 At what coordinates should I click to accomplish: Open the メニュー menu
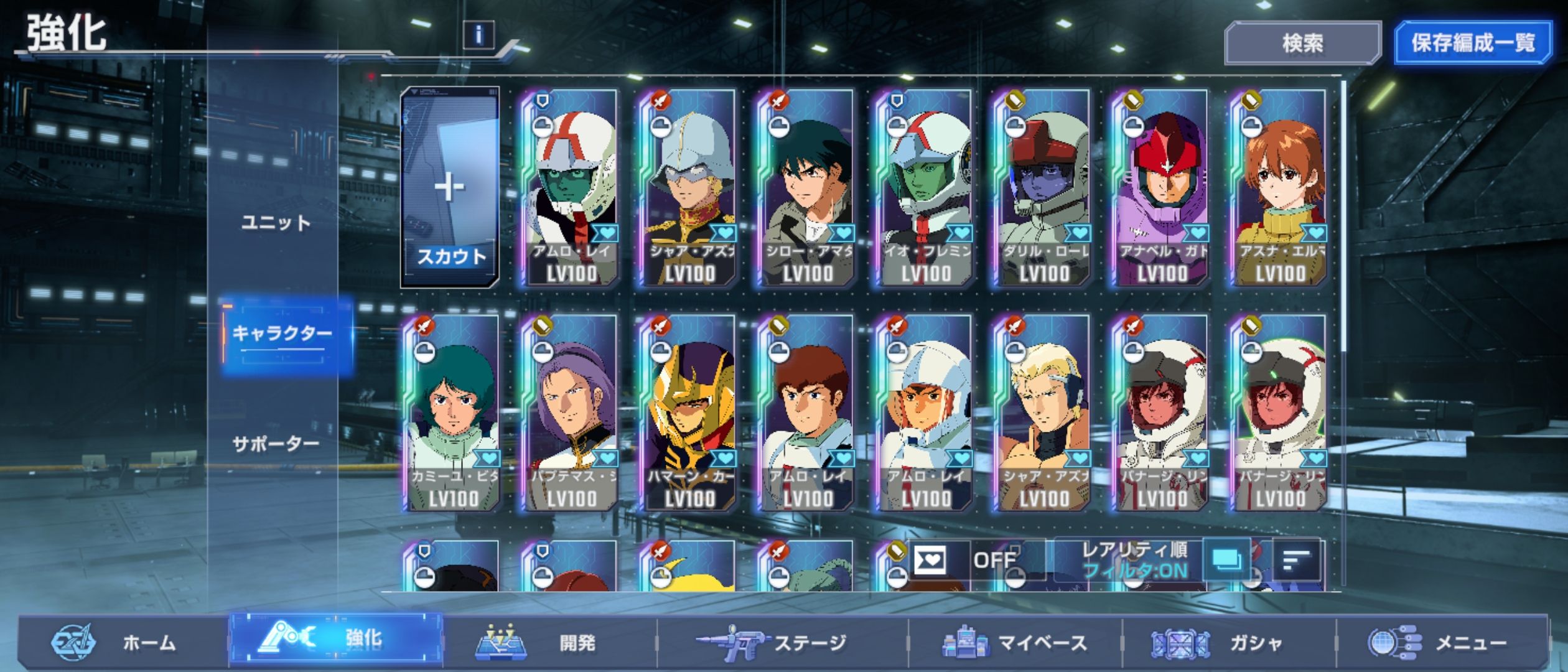tap(1437, 642)
